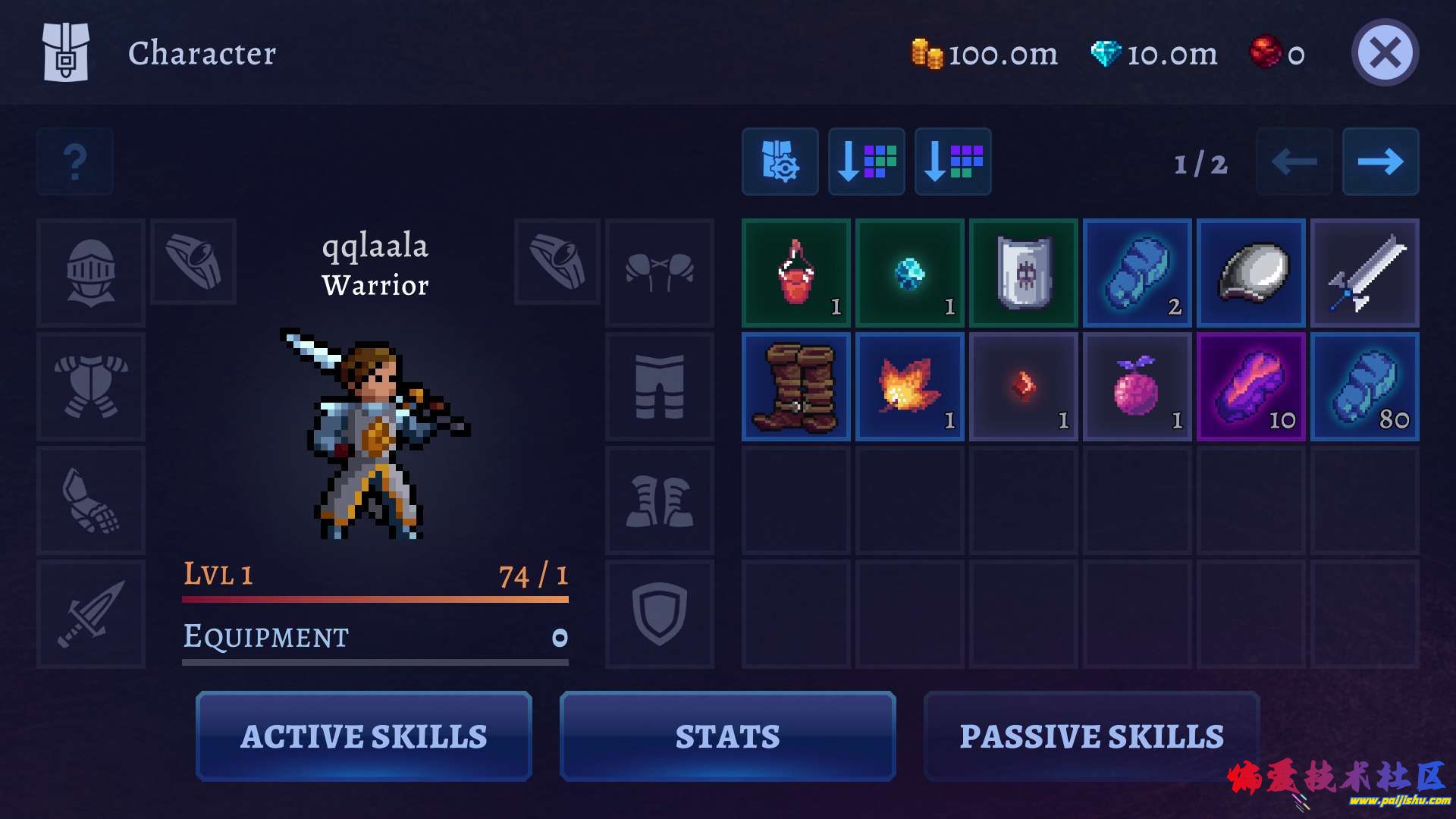
Task: Open the Passive Skills panel
Action: pos(1091,736)
